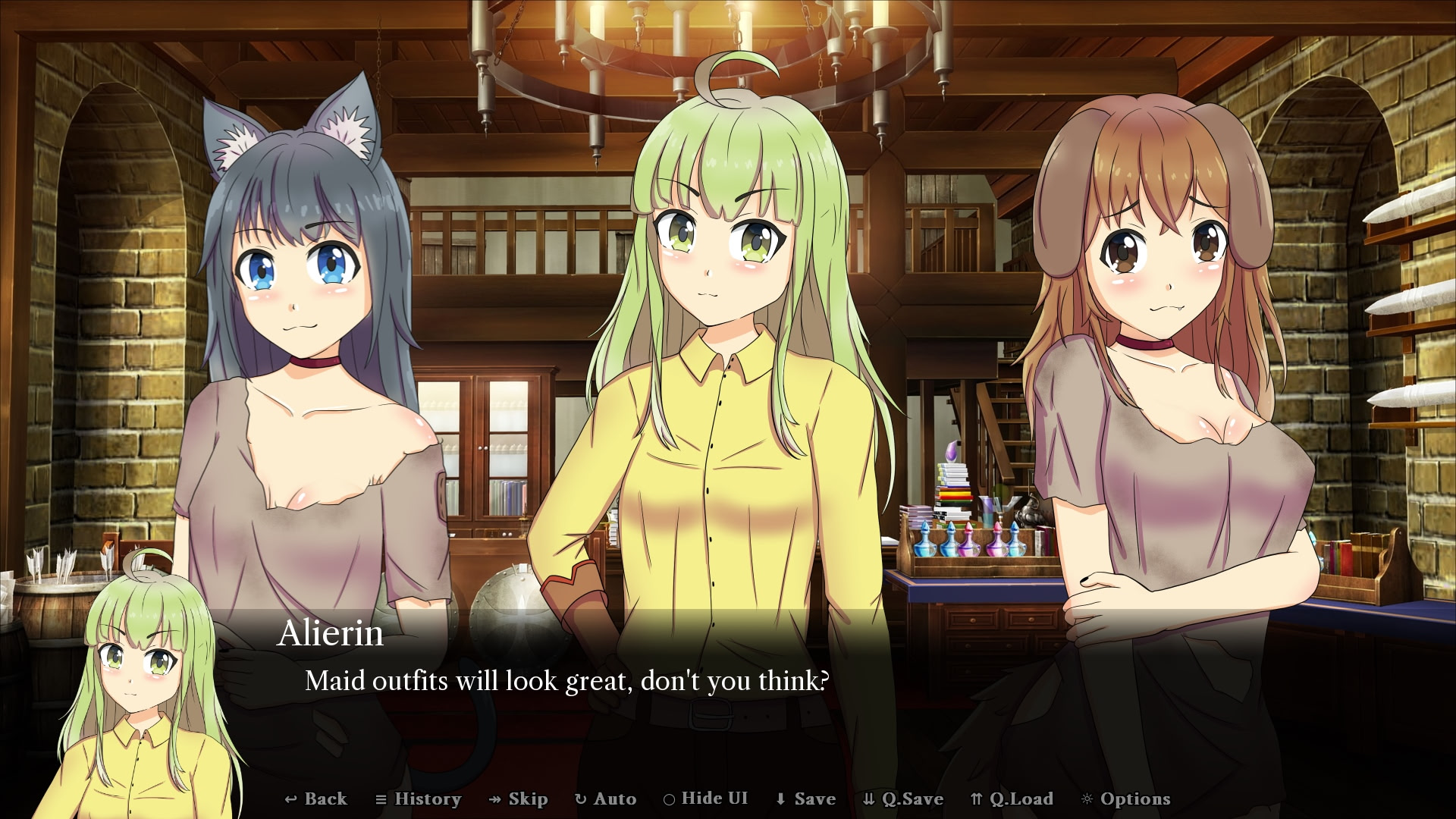This screenshot has height=819, width=1456.
Task: Activate Skip to fast-forward dialogue
Action: tap(519, 799)
